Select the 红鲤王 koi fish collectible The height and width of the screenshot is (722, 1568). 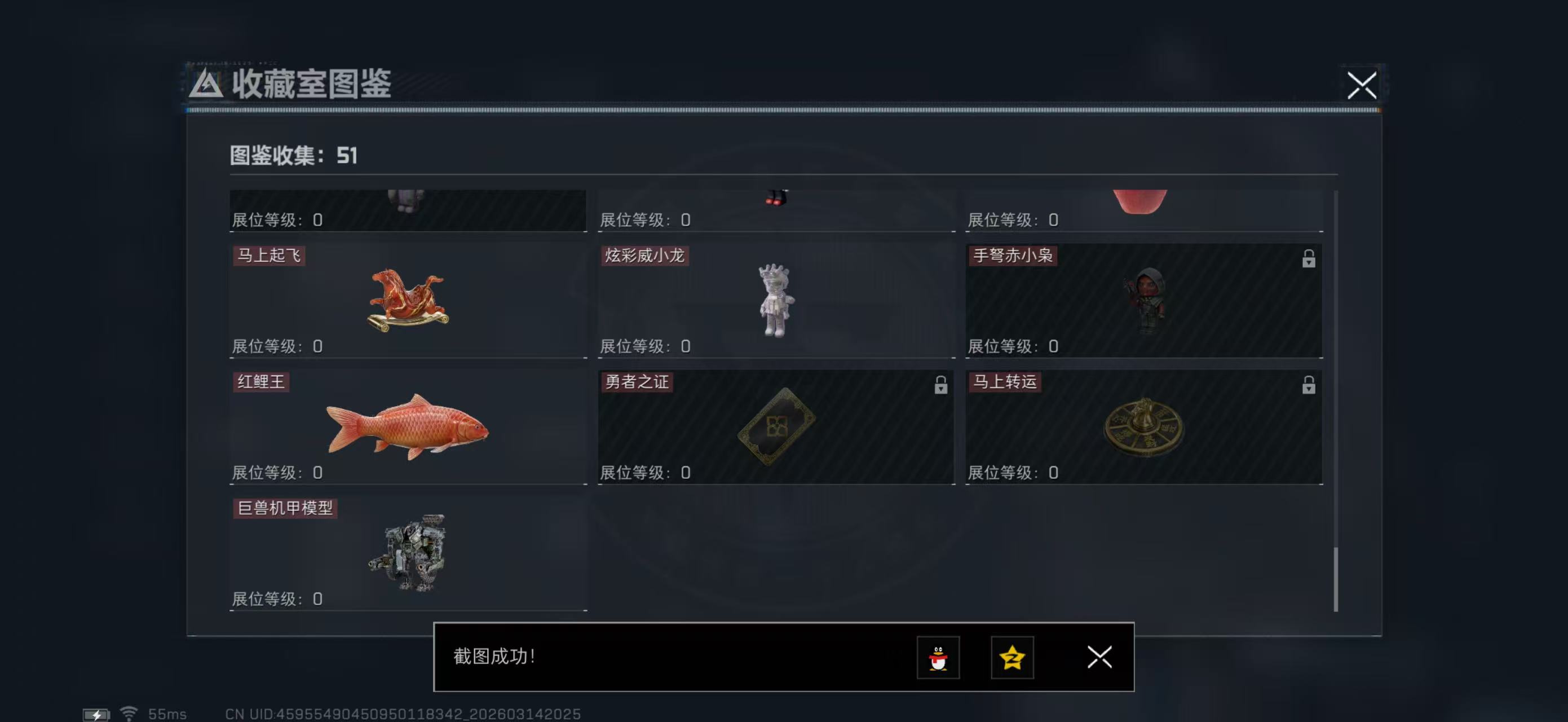pyautogui.click(x=408, y=426)
